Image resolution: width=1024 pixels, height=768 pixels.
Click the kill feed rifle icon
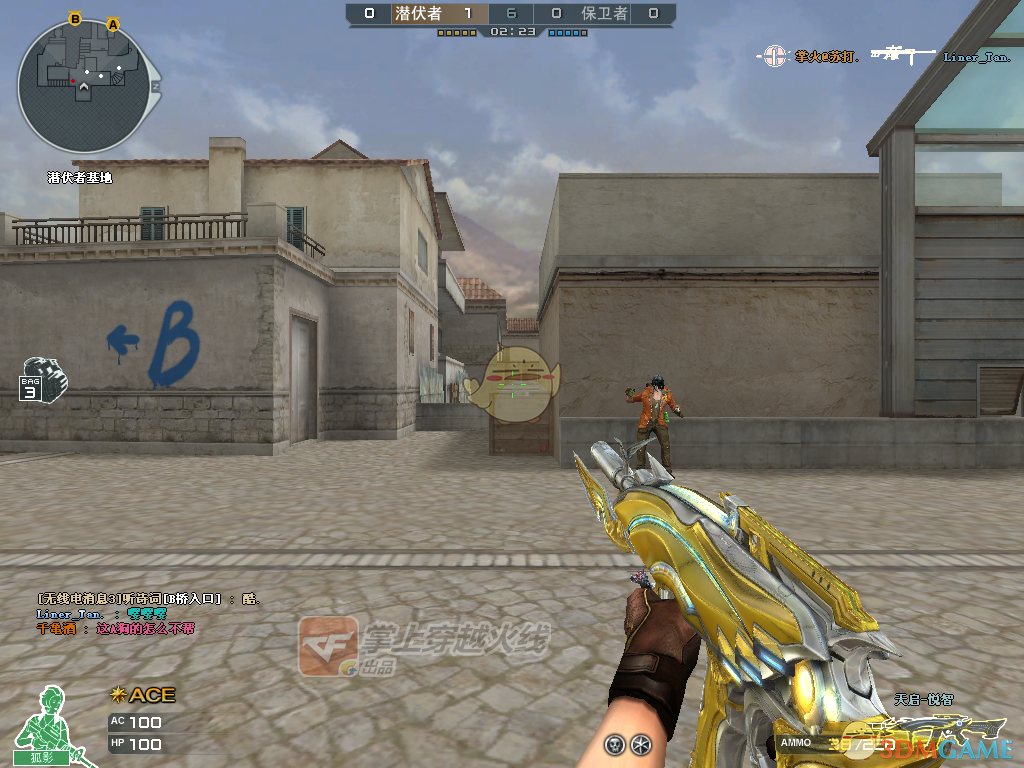coord(902,56)
